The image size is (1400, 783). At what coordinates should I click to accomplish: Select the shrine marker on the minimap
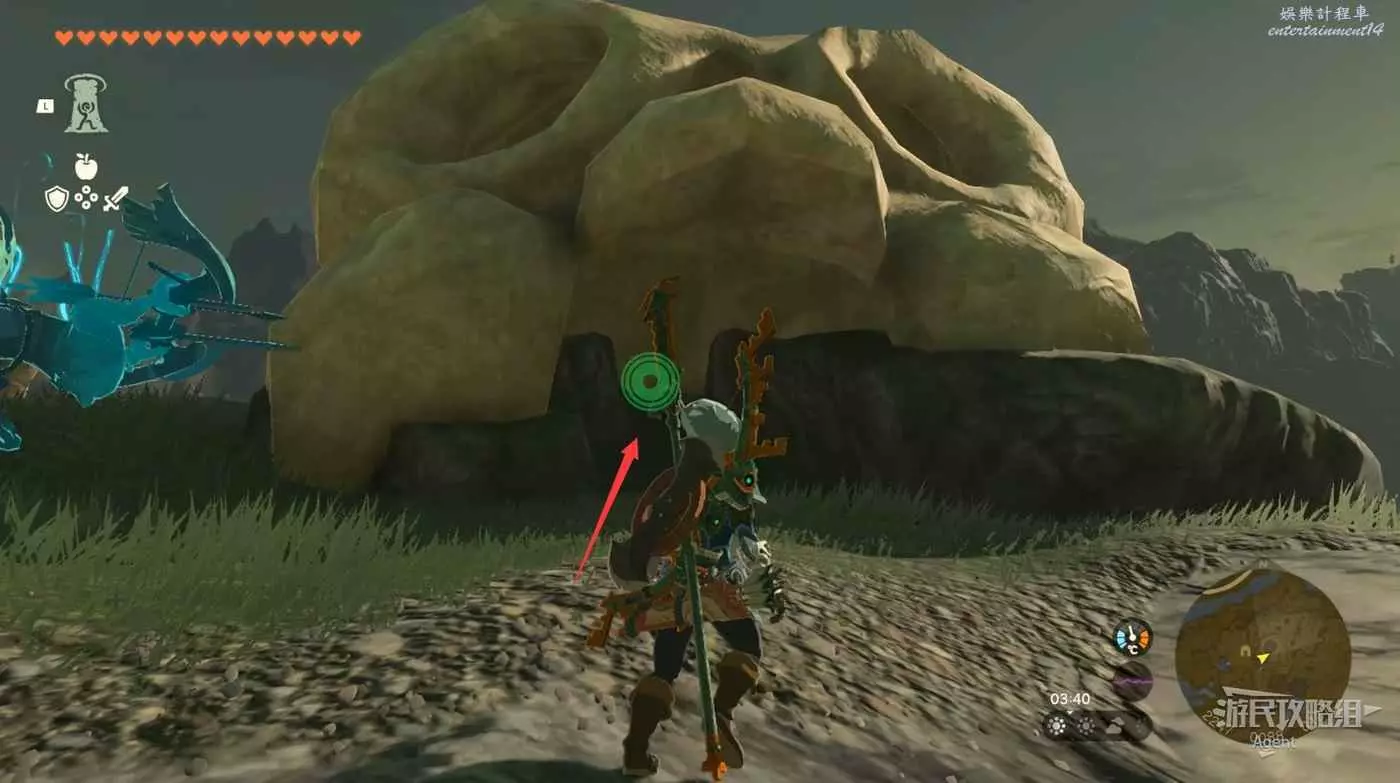[1246, 651]
